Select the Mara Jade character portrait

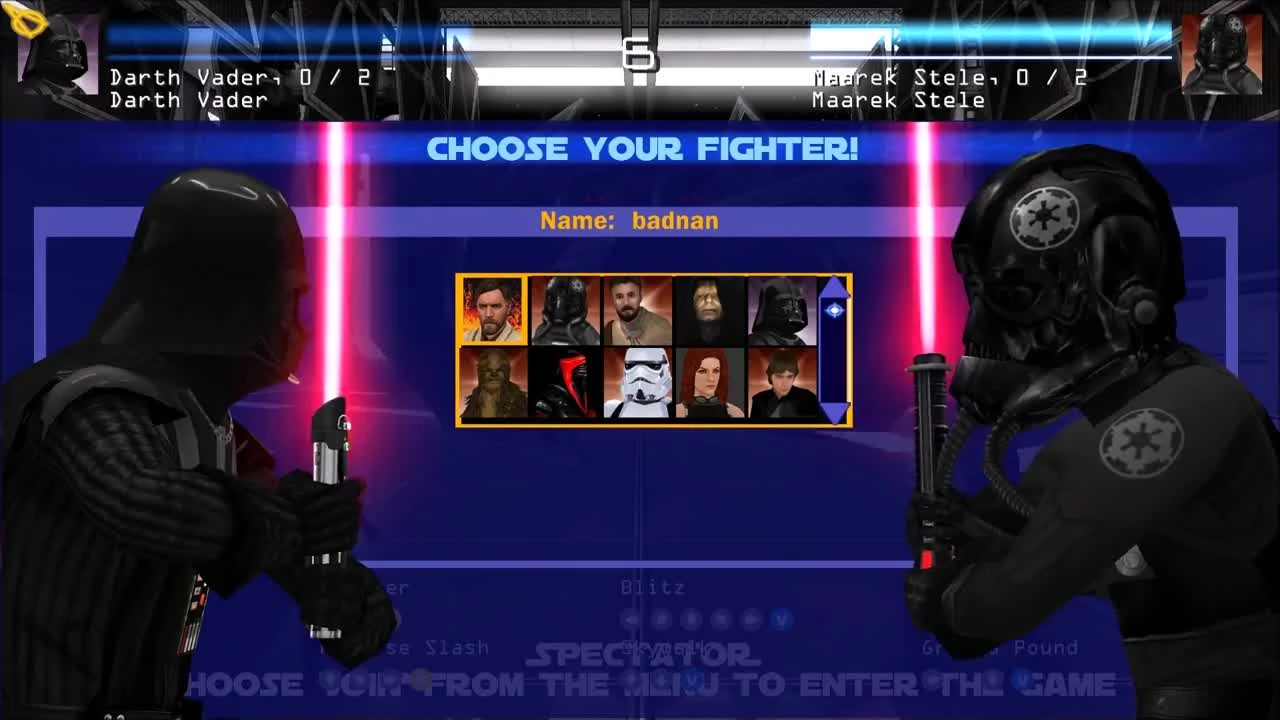point(711,384)
